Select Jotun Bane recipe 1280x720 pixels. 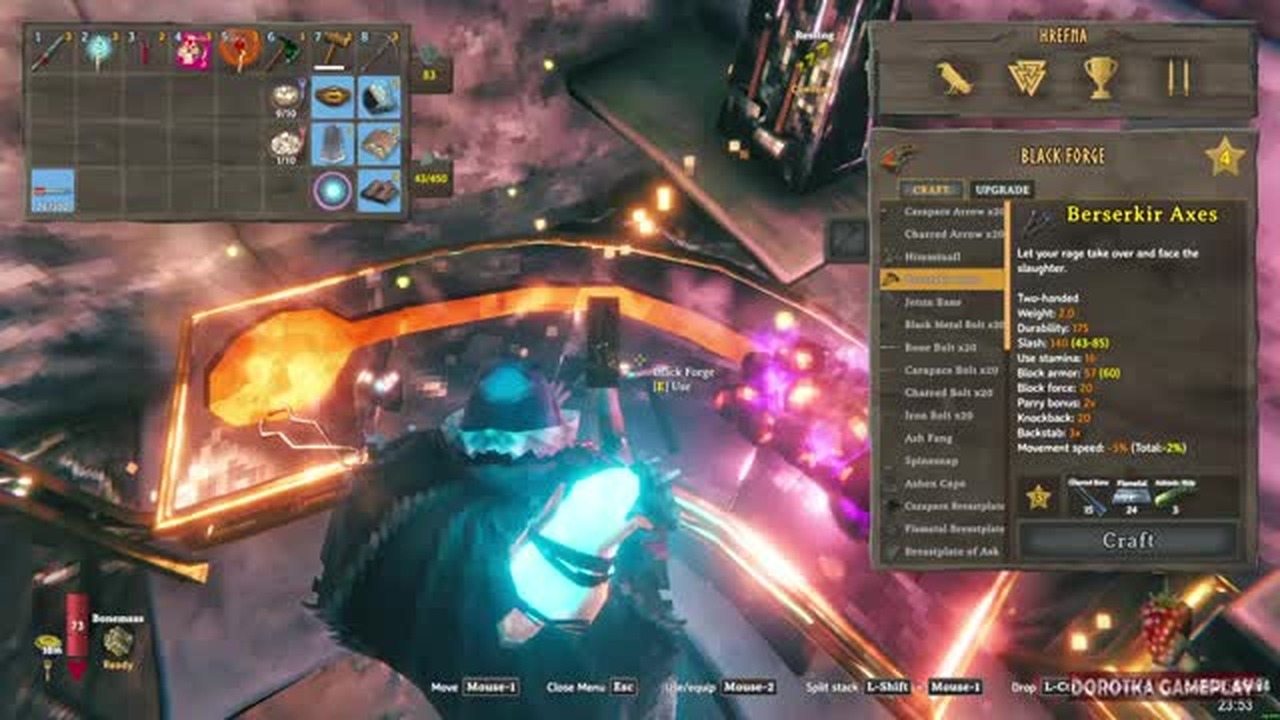(933, 301)
